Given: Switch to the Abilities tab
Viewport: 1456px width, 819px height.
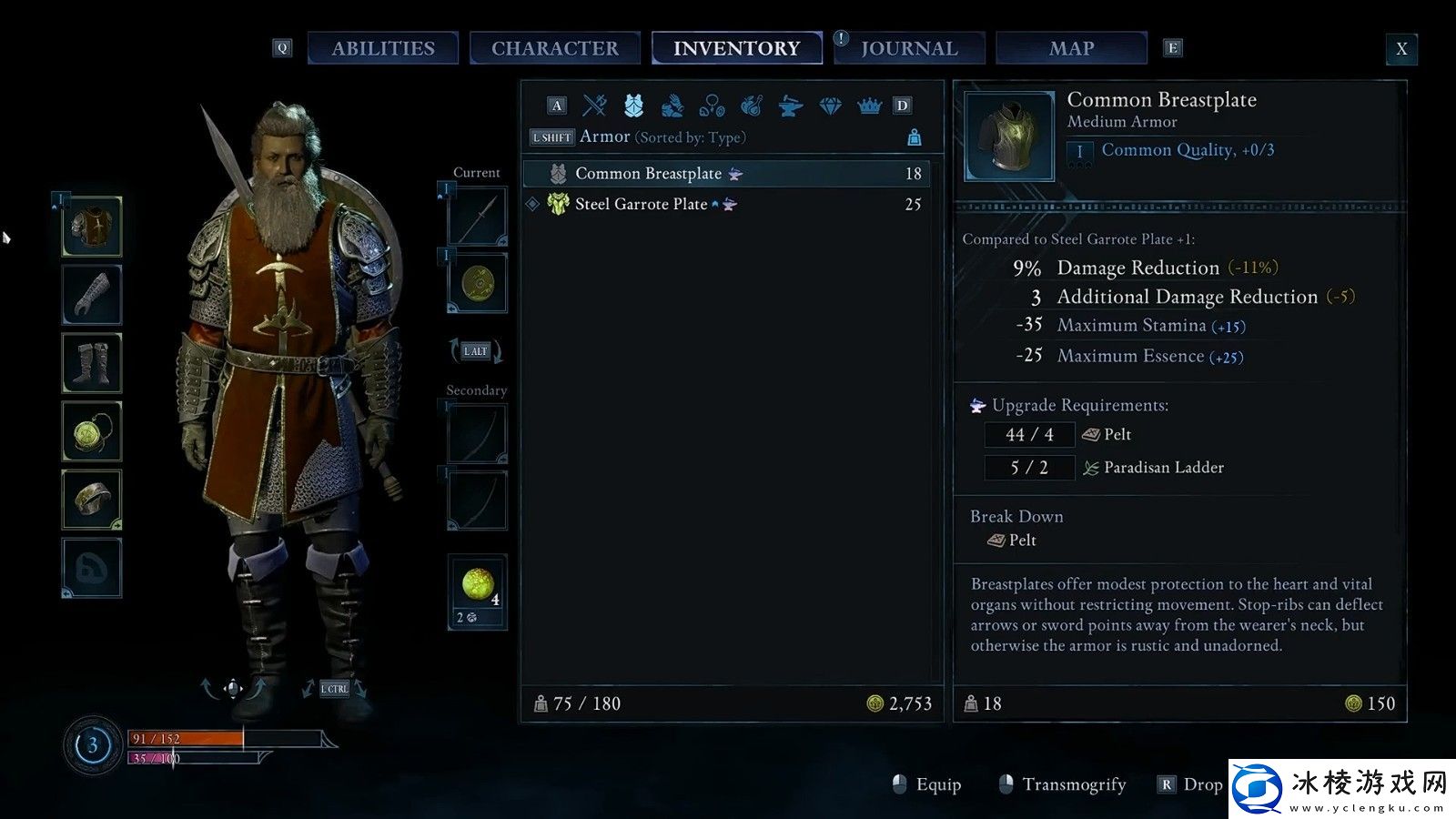Looking at the screenshot, I should click(x=382, y=48).
